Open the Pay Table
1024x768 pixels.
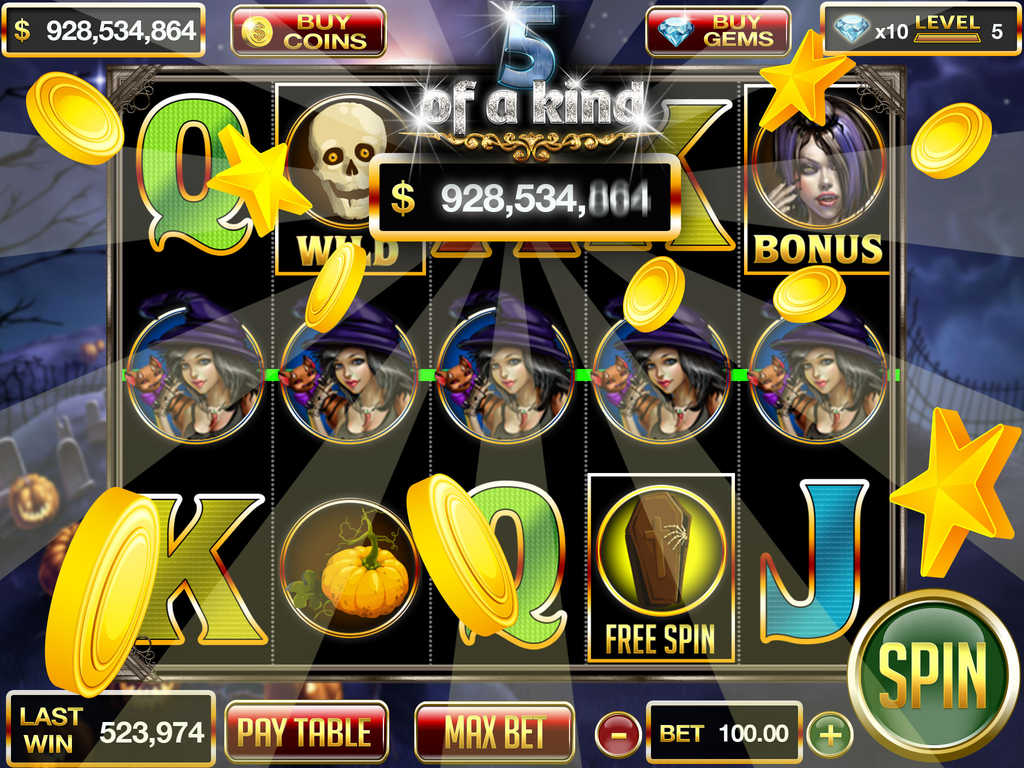[x=305, y=732]
